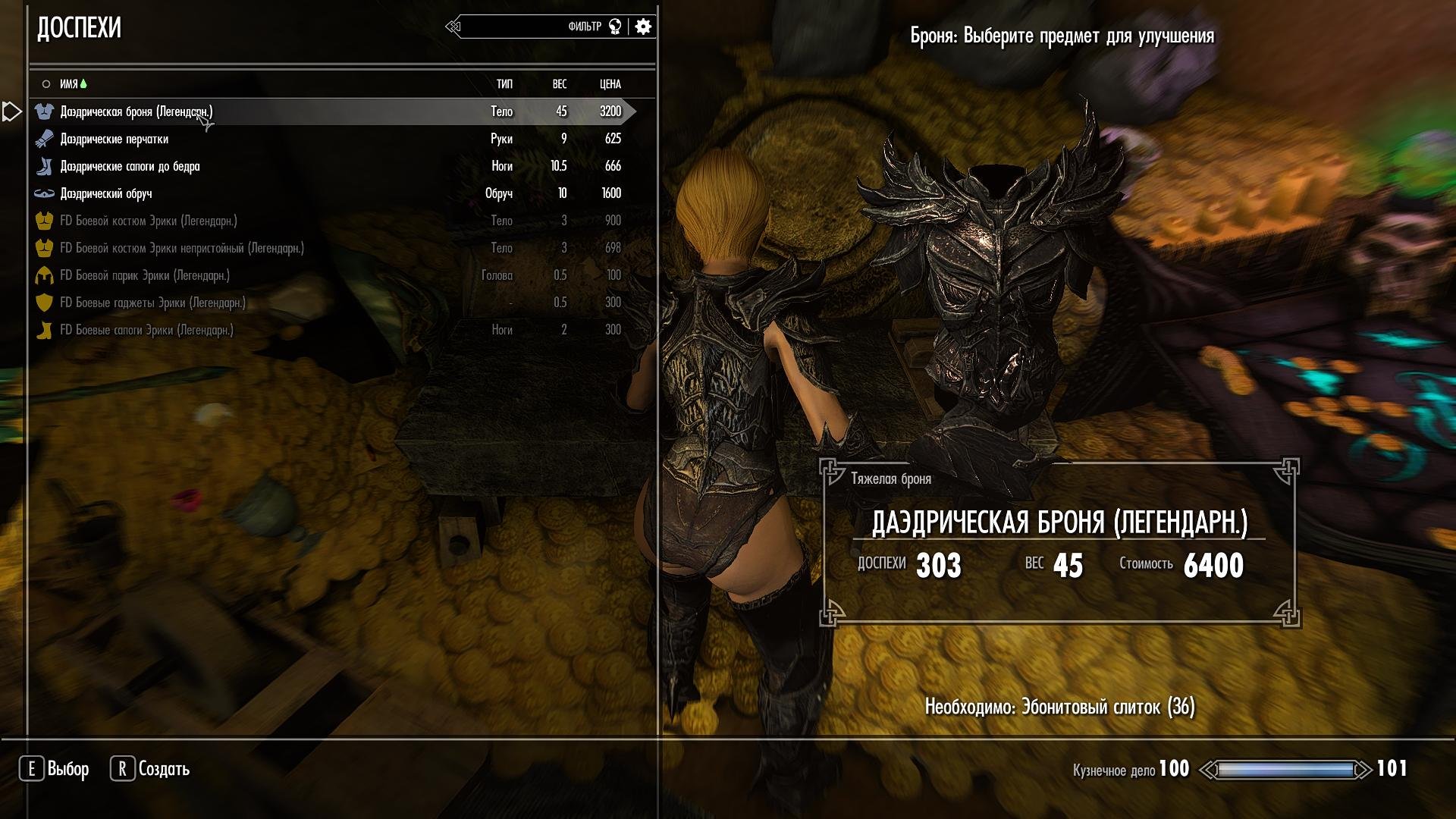Select FD Боевые сапоги Эрики

pos(146,330)
